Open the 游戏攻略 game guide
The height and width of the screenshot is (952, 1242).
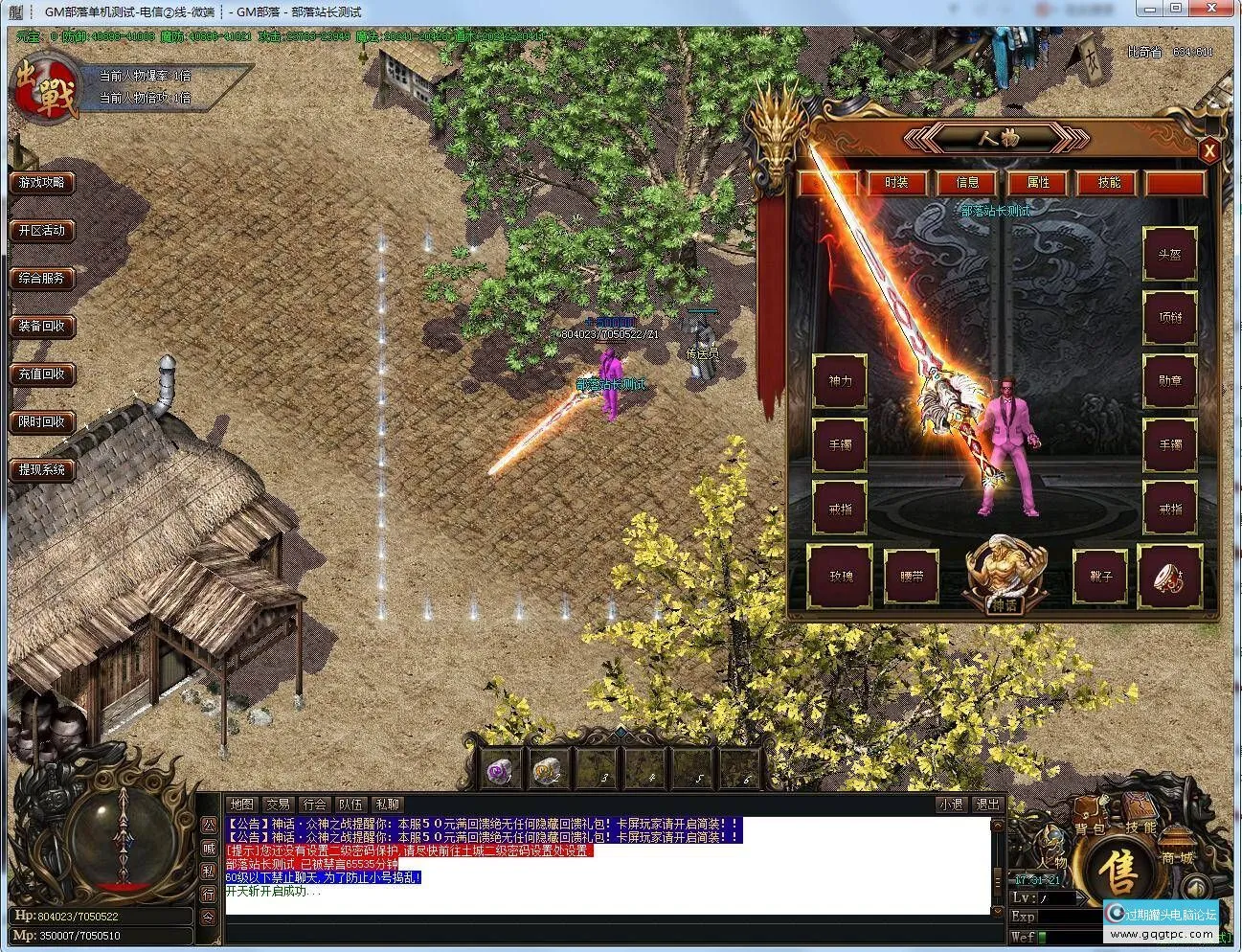pos(42,182)
